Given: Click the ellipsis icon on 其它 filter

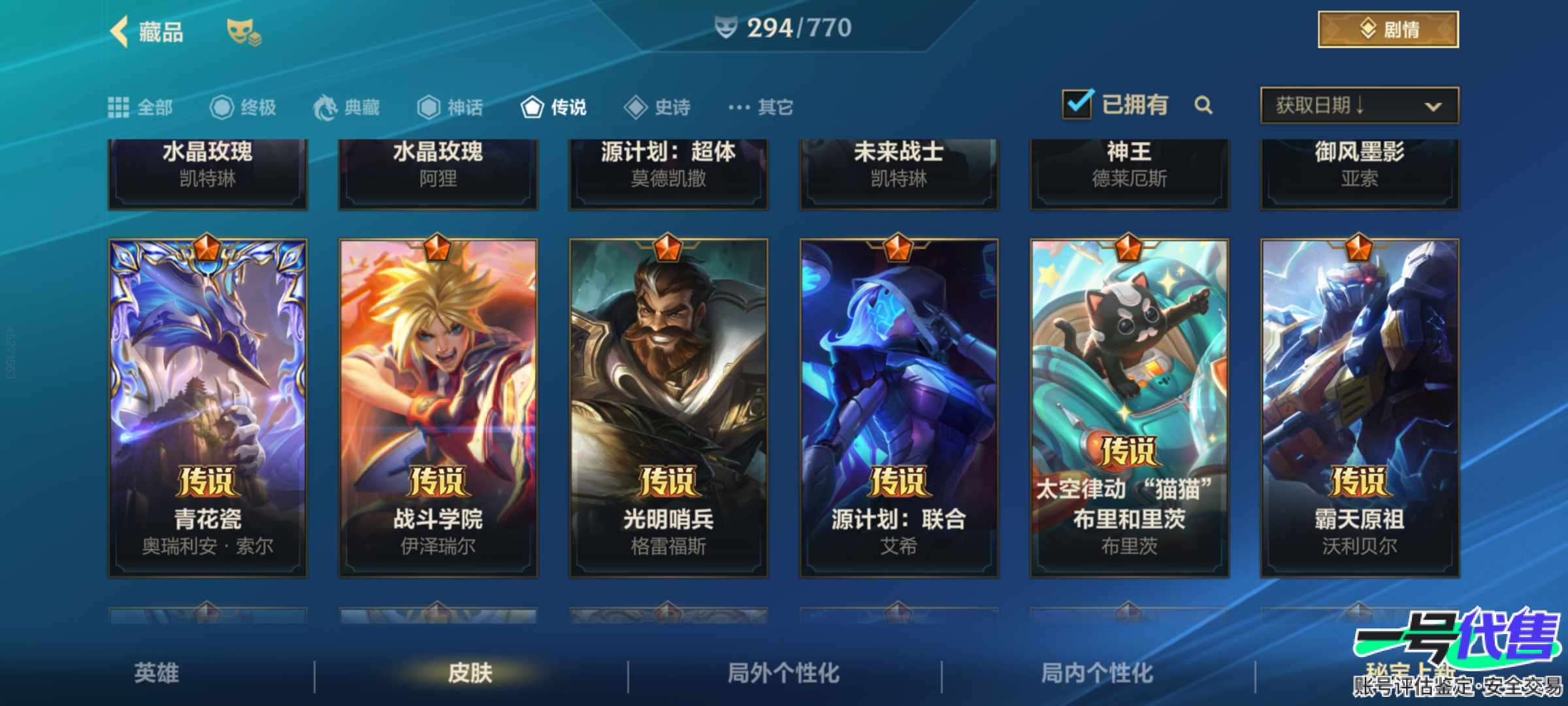Looking at the screenshot, I should [737, 107].
